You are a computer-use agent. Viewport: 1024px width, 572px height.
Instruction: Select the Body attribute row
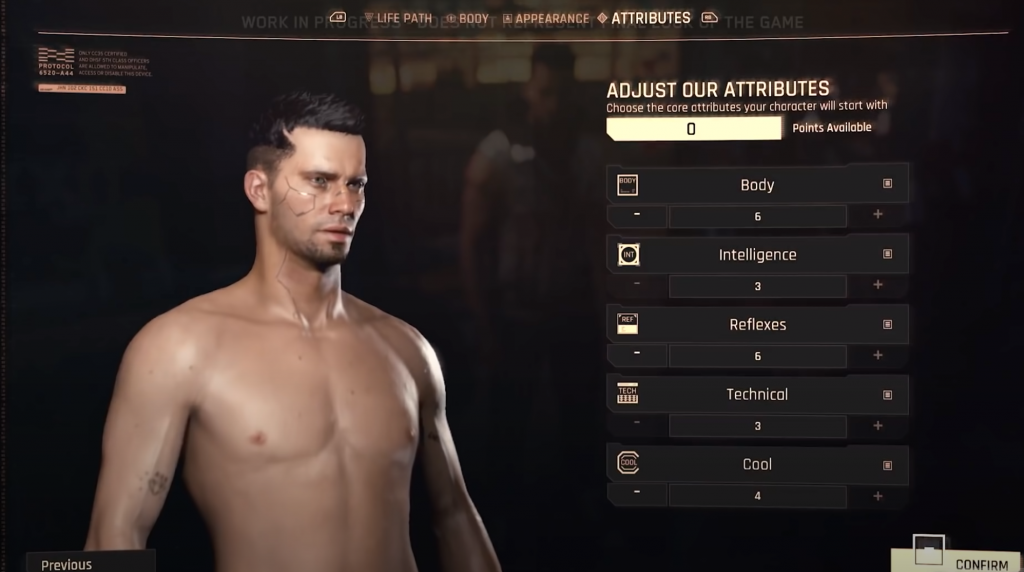point(757,184)
